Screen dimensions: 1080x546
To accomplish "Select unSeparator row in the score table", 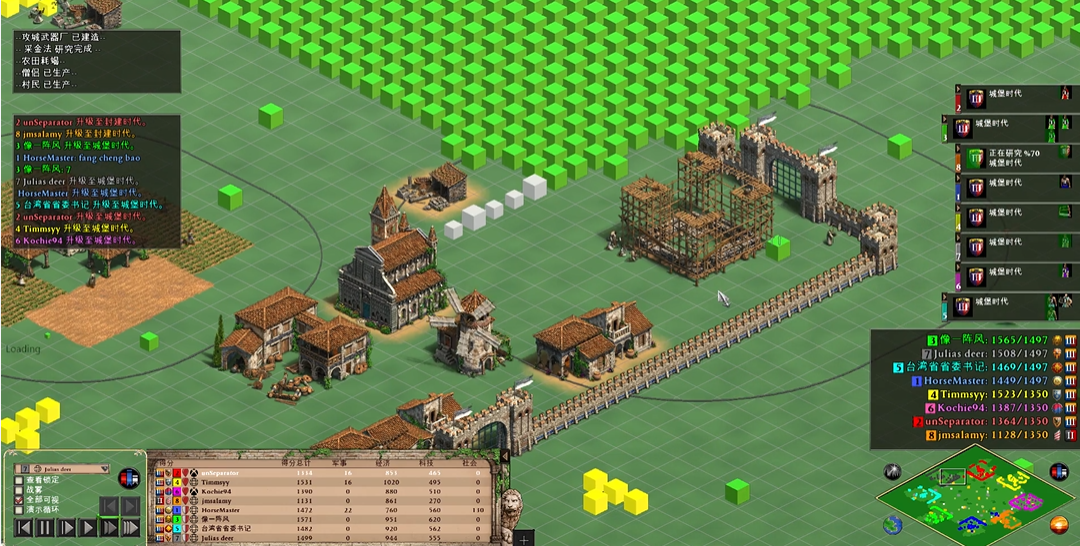I will (220, 473).
